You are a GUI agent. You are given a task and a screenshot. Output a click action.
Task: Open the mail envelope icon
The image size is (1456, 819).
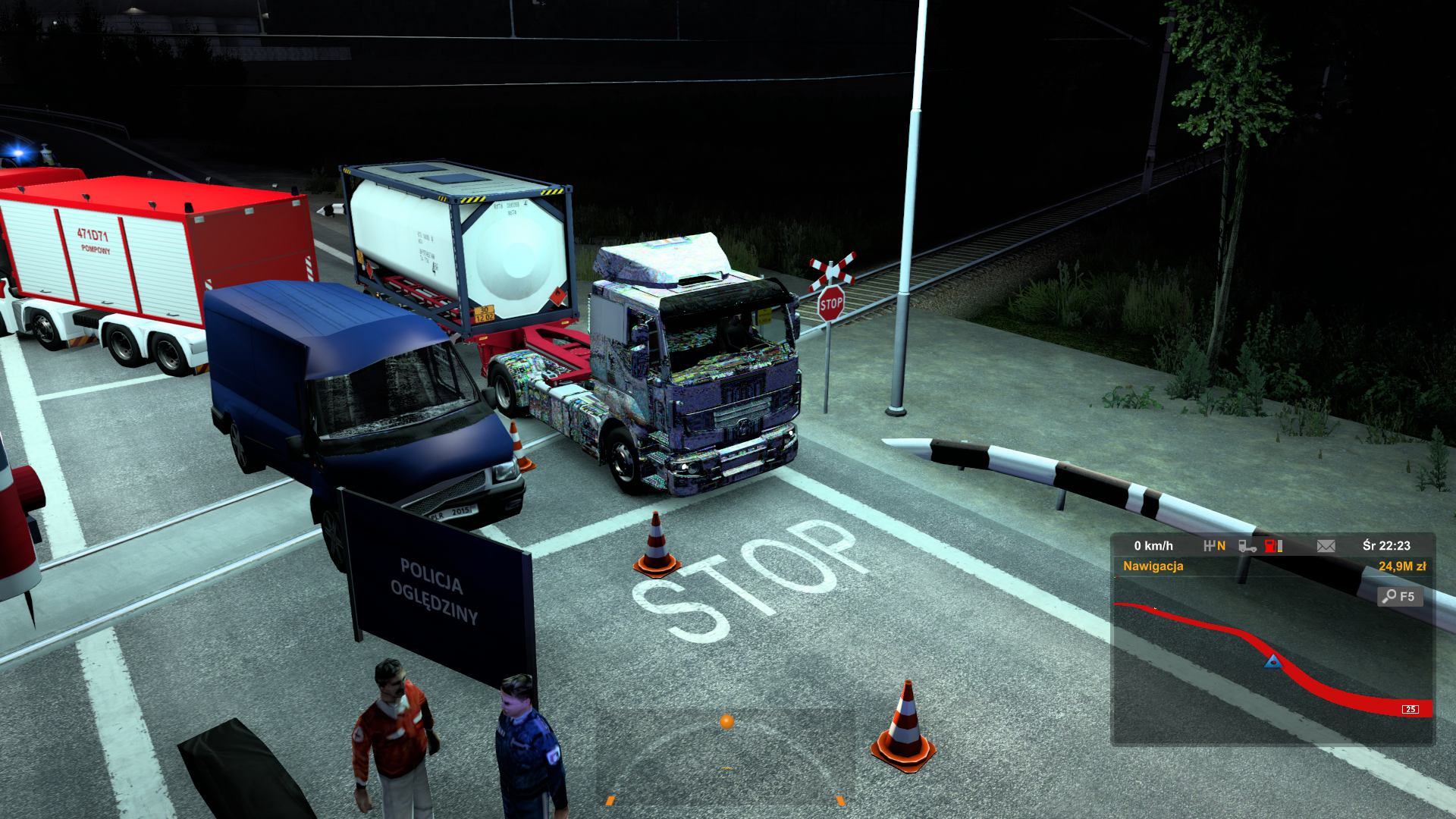coord(1326,546)
